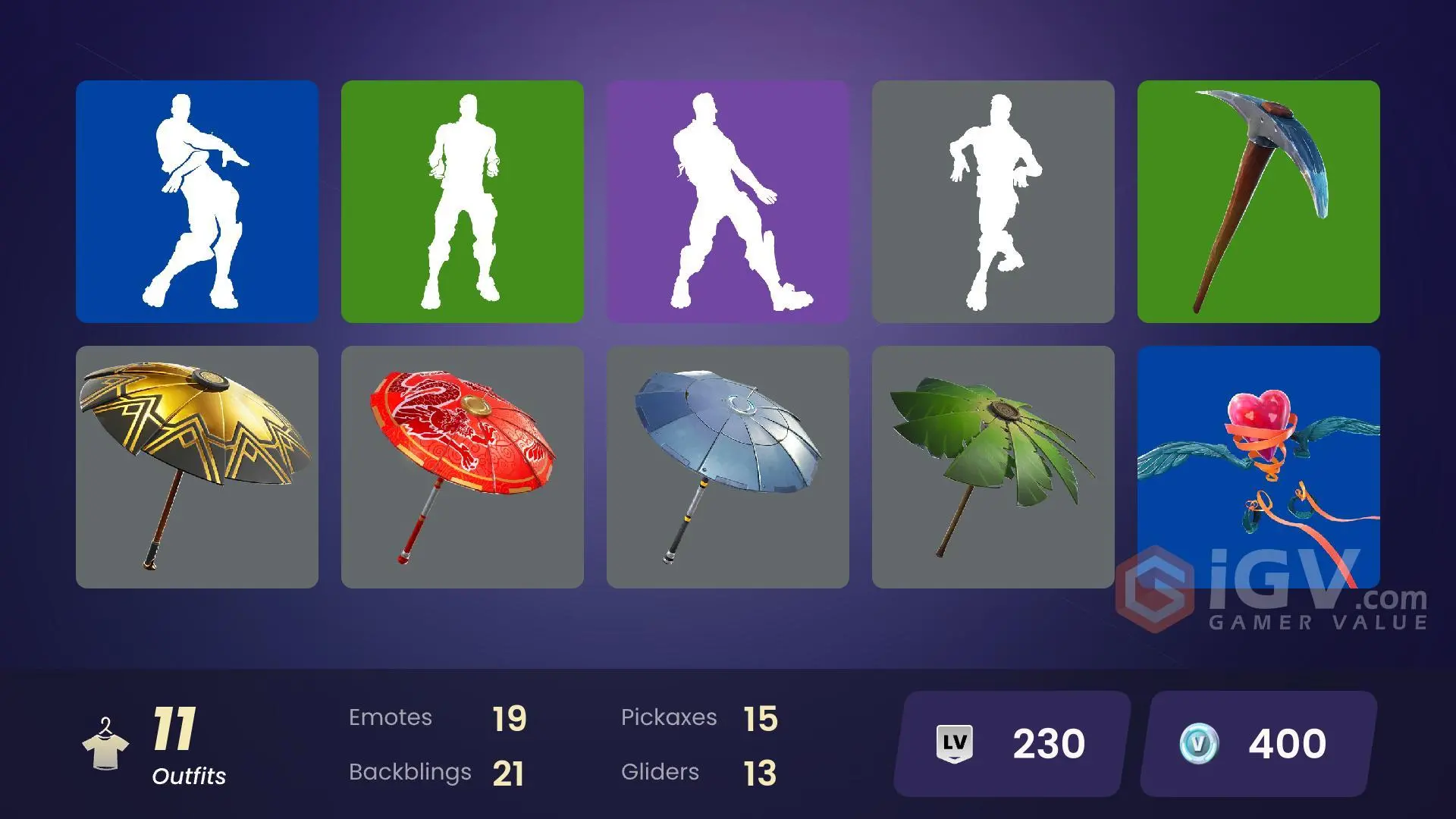Open the golden umbrella item
This screenshot has height=819, width=1456.
196,470
